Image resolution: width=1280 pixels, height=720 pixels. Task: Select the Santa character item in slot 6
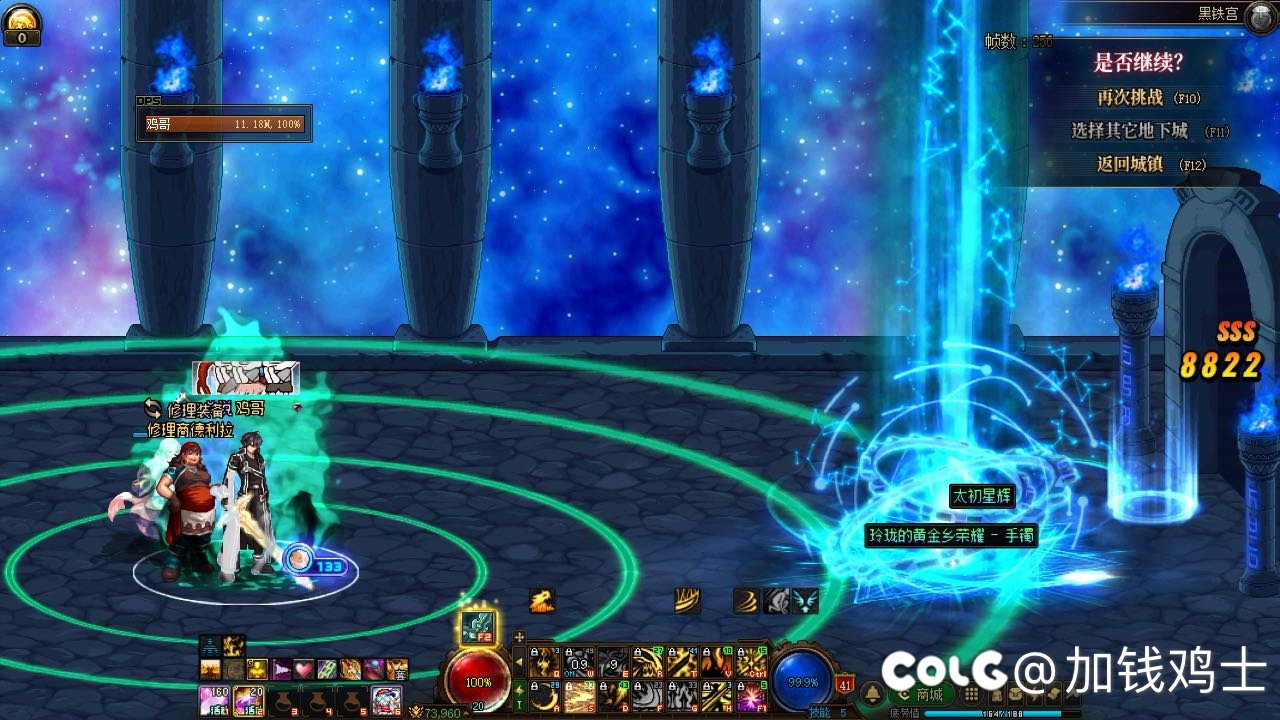386,699
